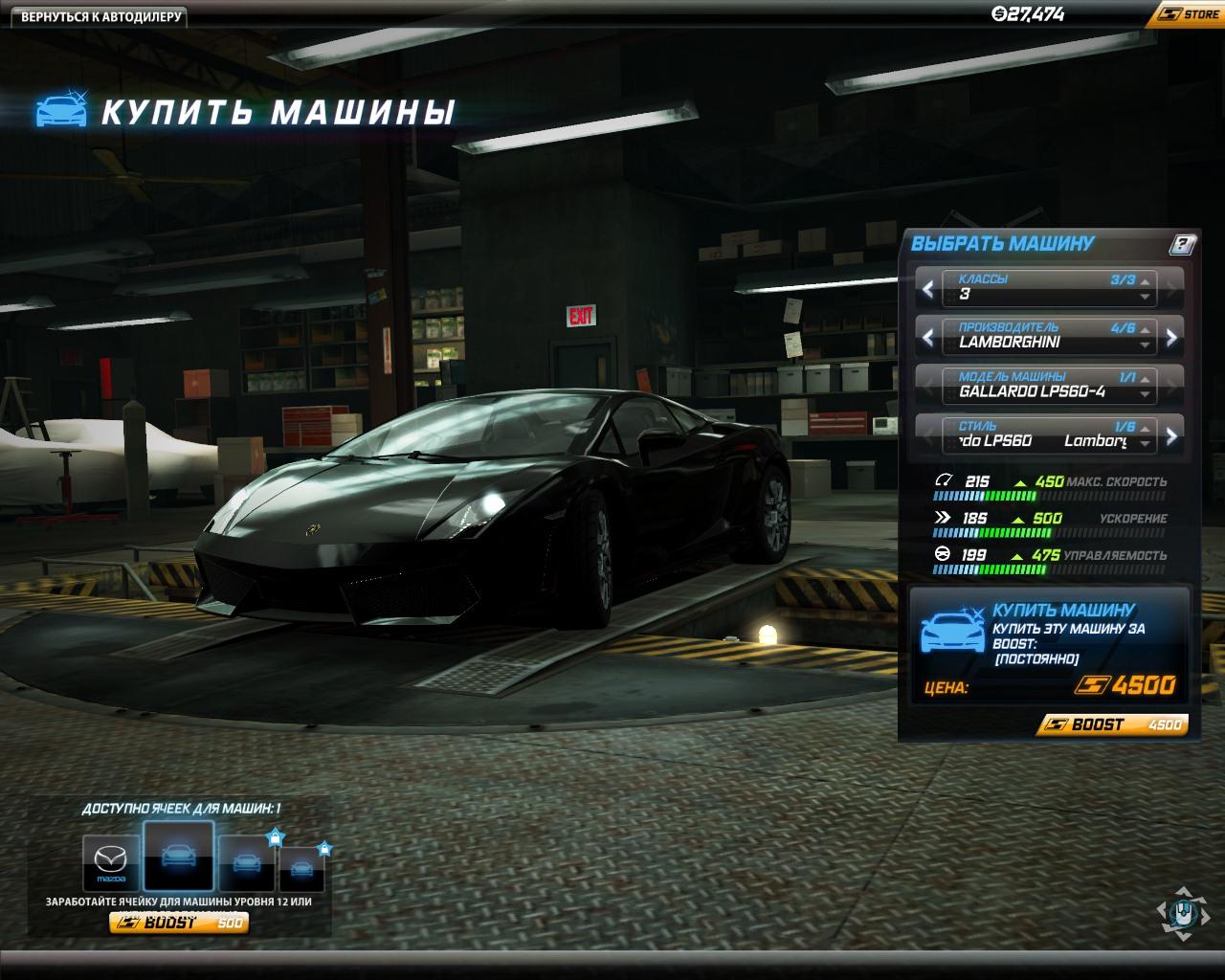Image resolution: width=1225 pixels, height=980 pixels.
Task: Select the highlighted empty car slot
Action: pos(178,857)
